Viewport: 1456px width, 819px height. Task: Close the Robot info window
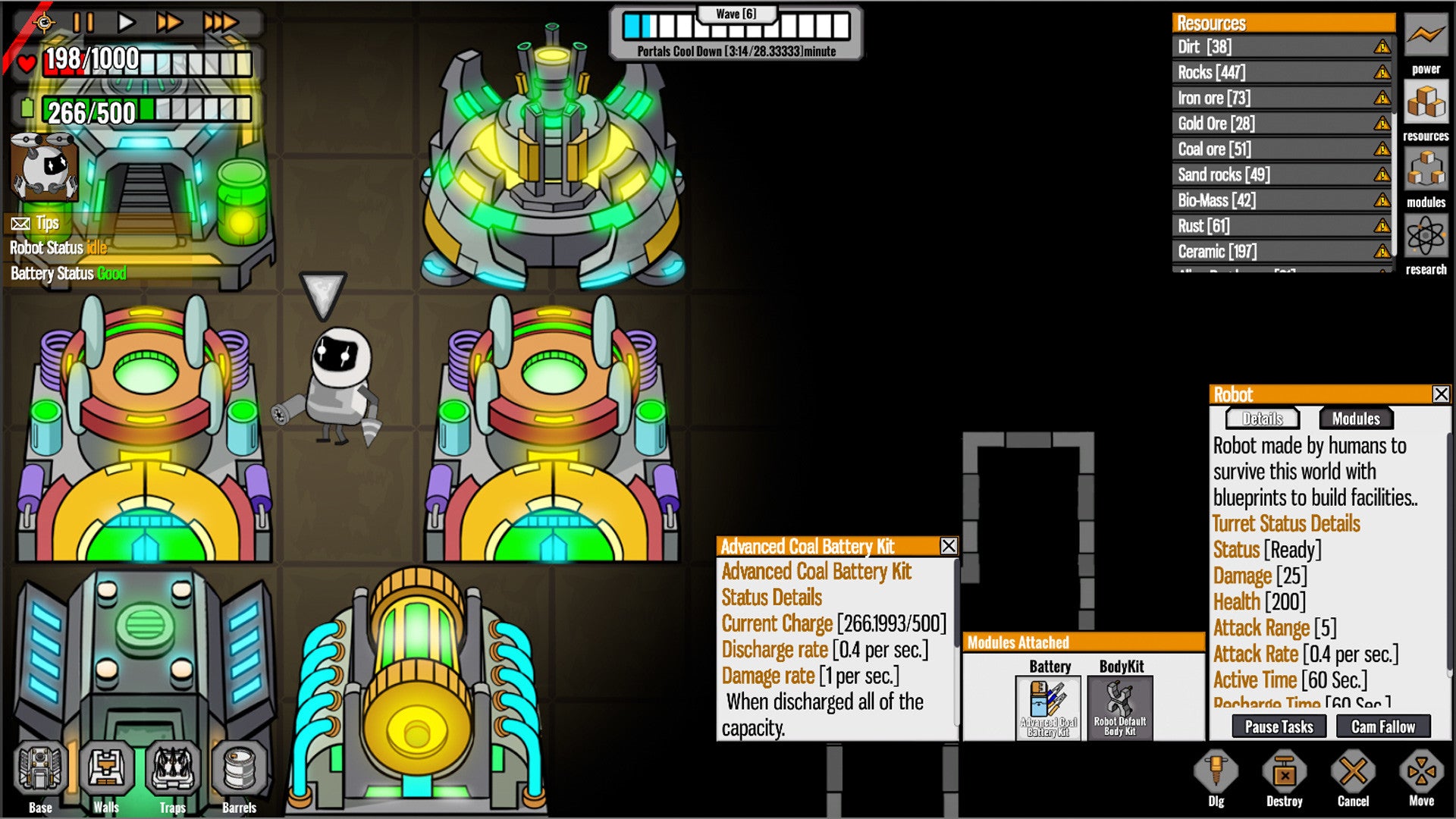[x=1441, y=394]
